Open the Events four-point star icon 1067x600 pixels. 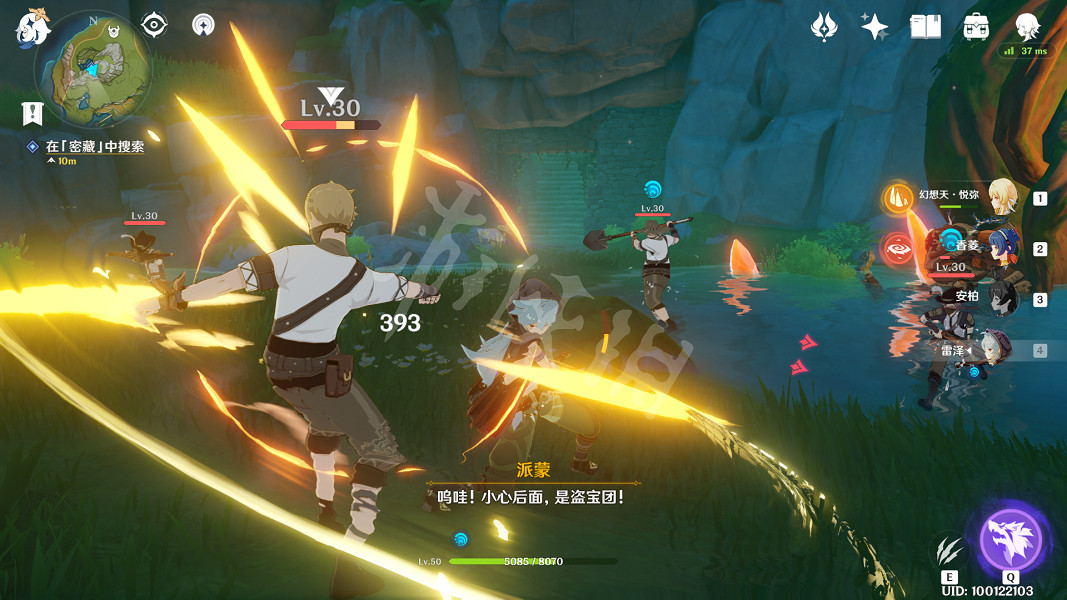874,27
